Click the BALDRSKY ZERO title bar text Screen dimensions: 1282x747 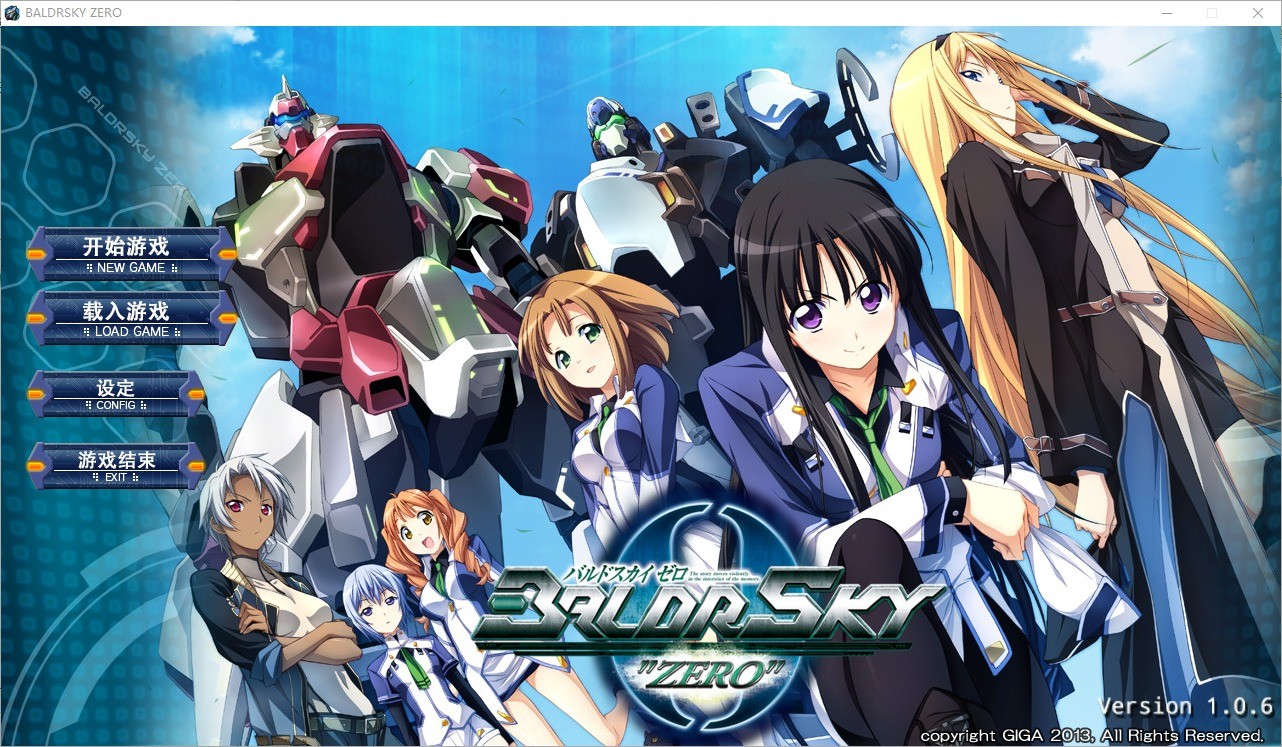(x=75, y=13)
